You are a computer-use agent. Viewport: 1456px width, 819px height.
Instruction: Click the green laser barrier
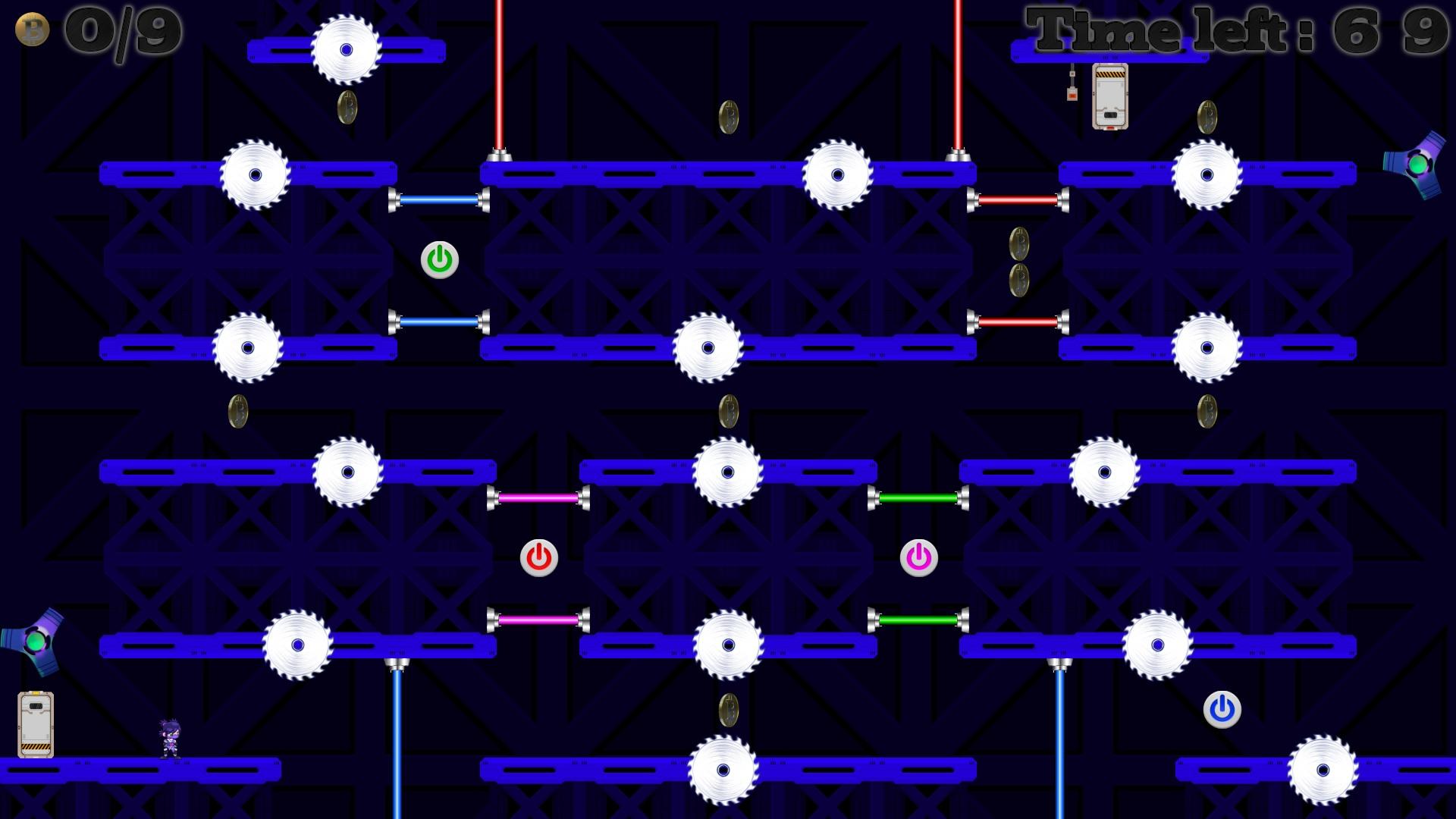918,498
